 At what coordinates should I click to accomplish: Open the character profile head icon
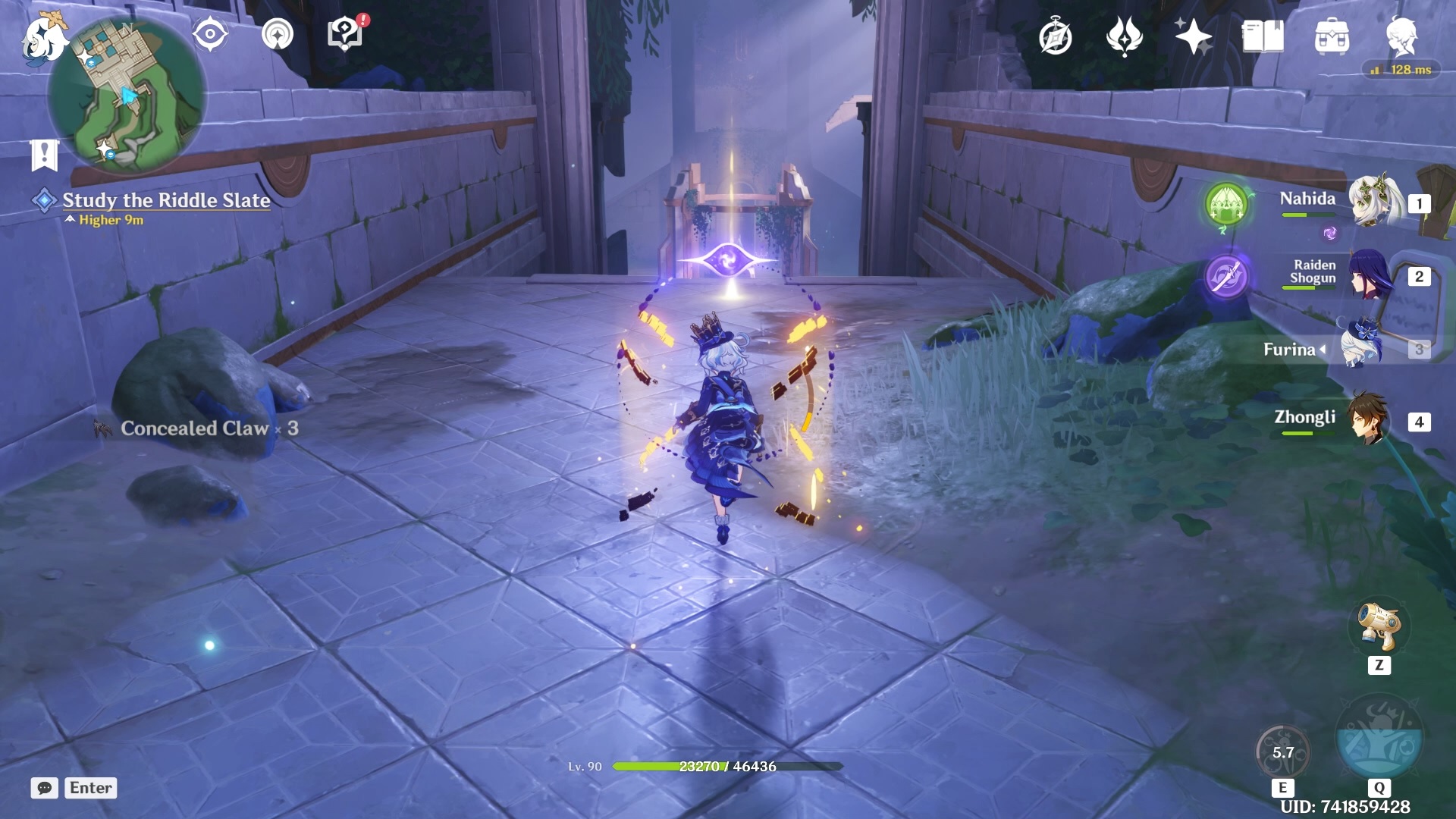pyautogui.click(x=1401, y=36)
